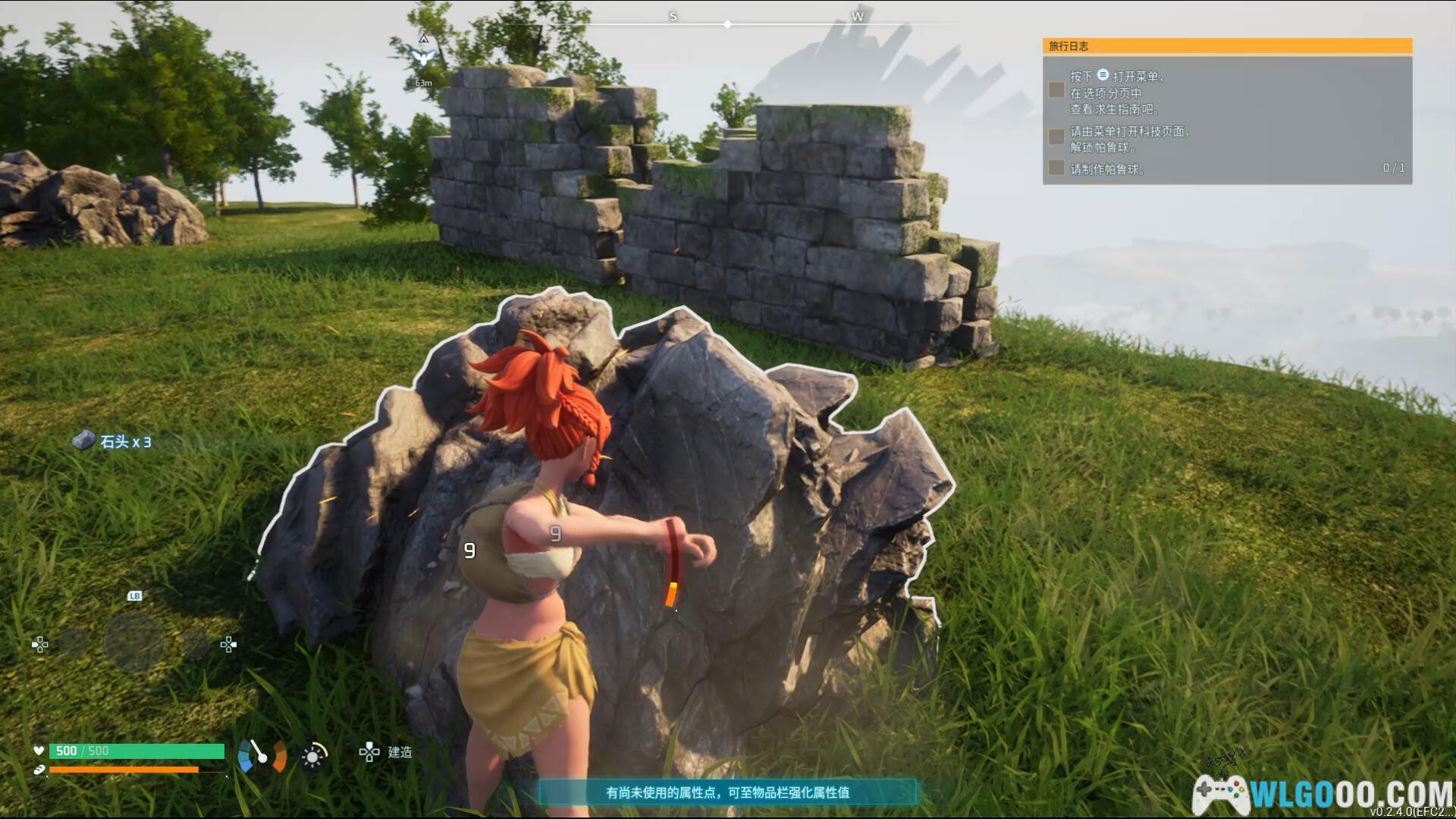This screenshot has width=1456, height=819.
Task: Toggle the 请制作帕鲁球 objective checkbox
Action: point(1056,168)
